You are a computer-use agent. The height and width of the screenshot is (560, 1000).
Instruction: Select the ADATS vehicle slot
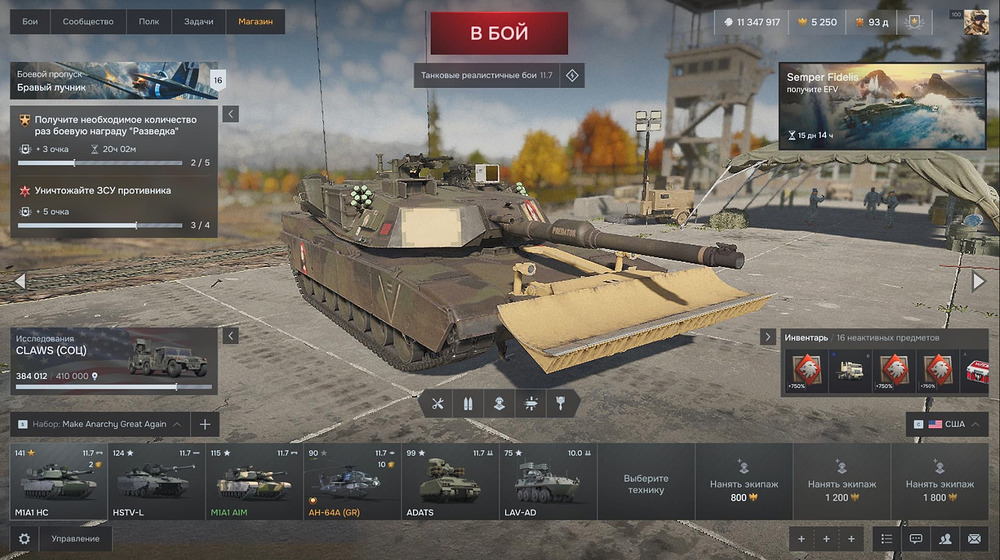pos(450,482)
